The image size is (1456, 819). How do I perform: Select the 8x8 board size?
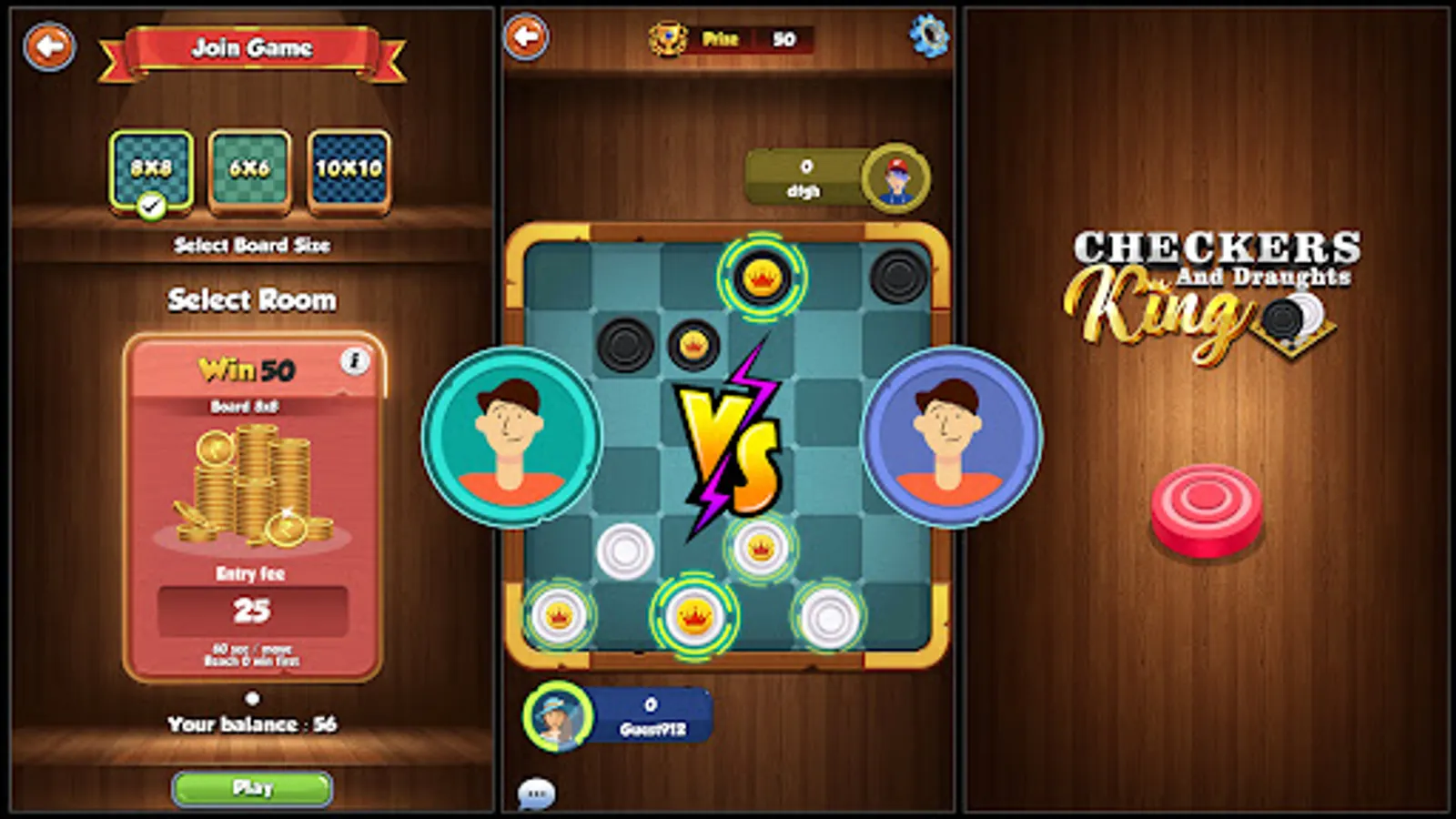152,170
